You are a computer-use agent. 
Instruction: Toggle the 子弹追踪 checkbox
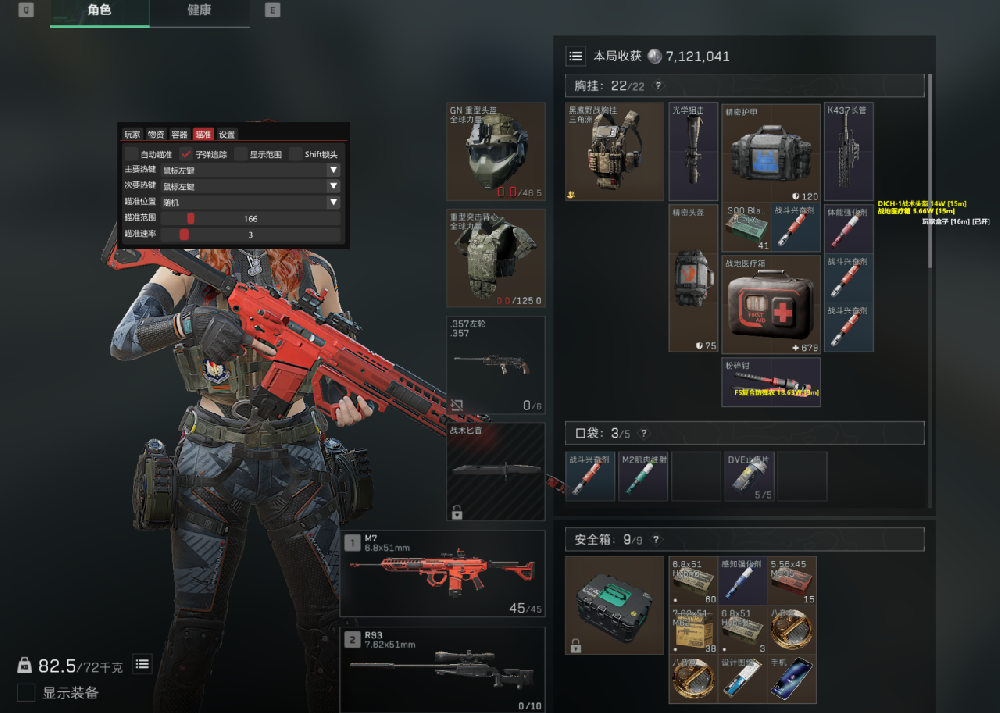tap(186, 154)
